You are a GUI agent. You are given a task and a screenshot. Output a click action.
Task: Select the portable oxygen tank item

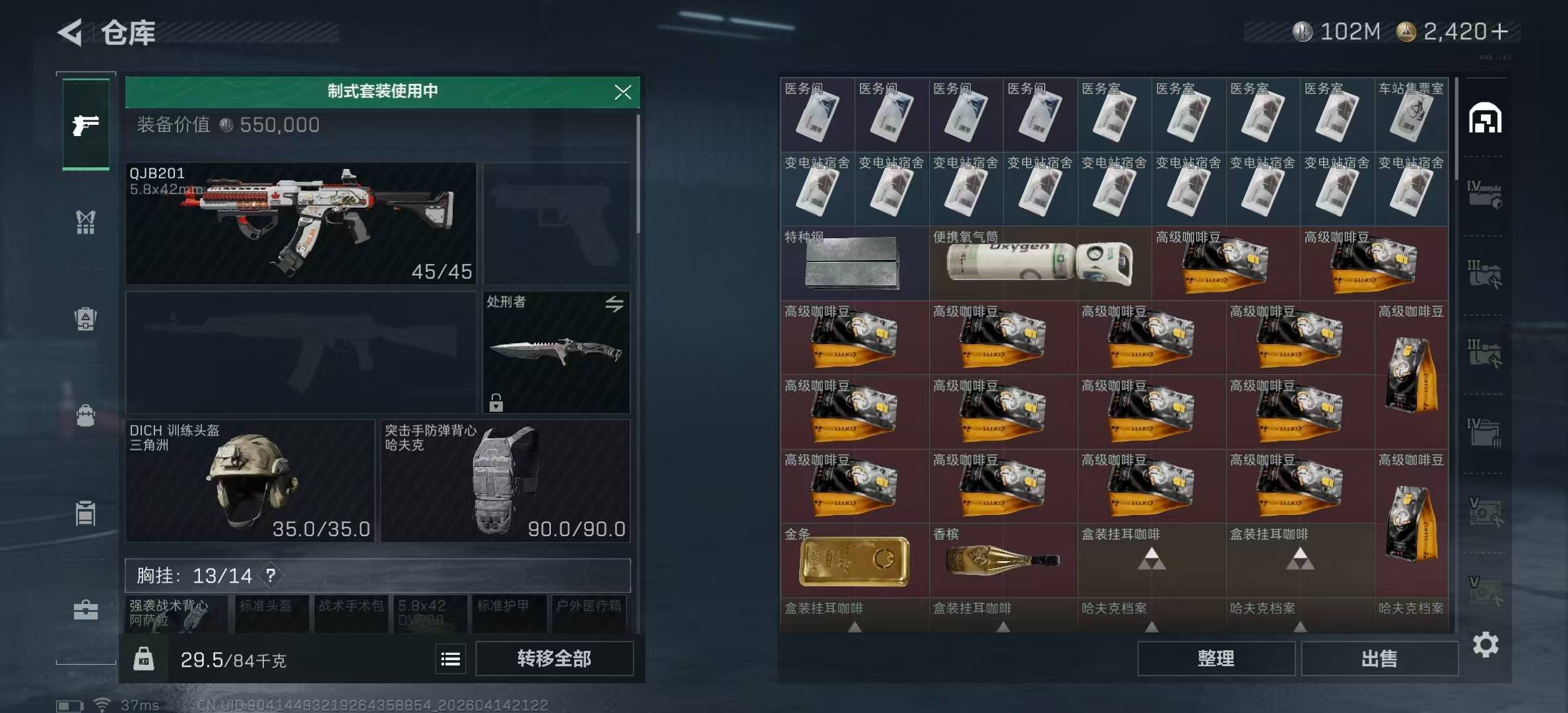point(1039,263)
